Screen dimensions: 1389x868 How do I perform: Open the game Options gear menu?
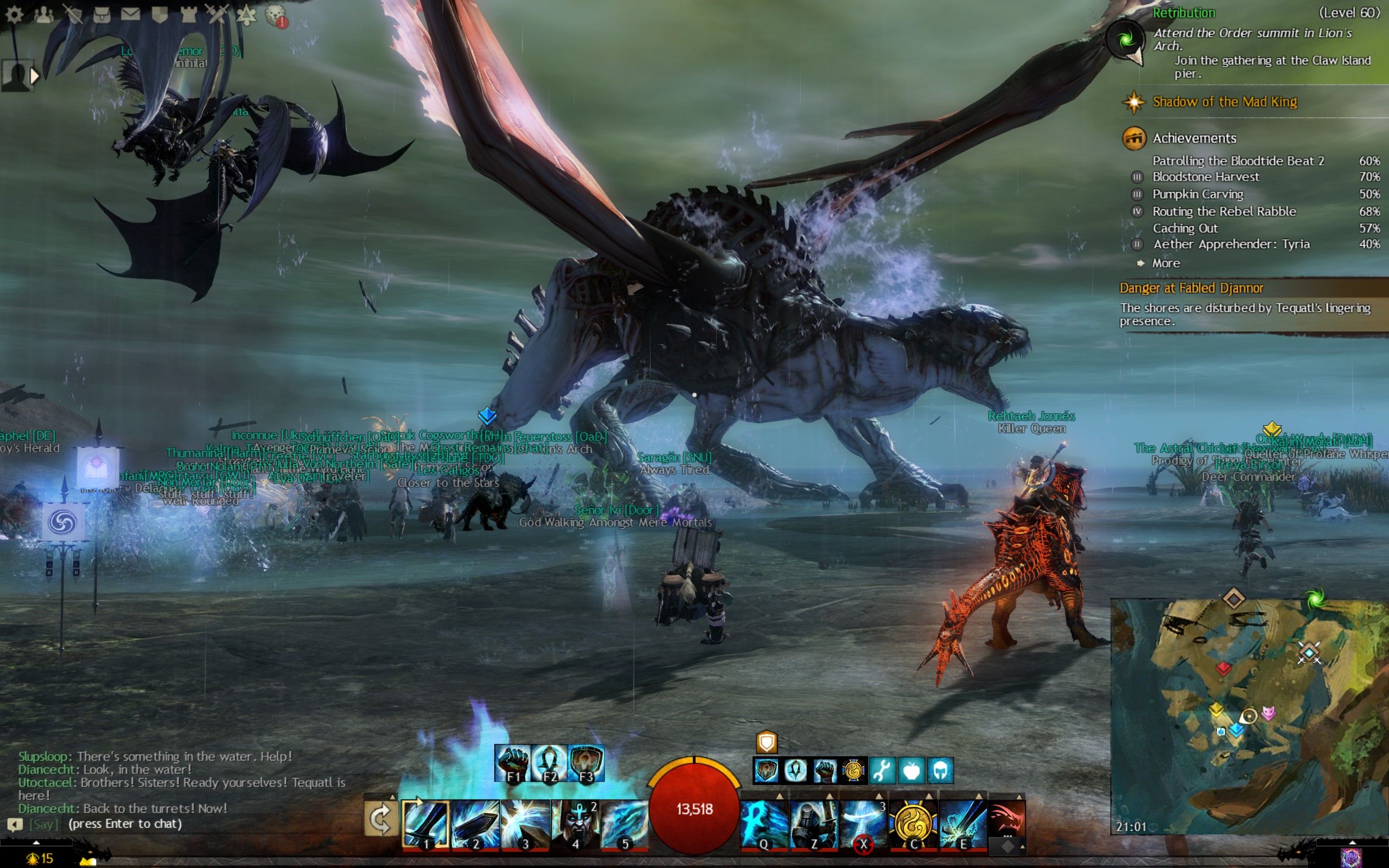14,14
